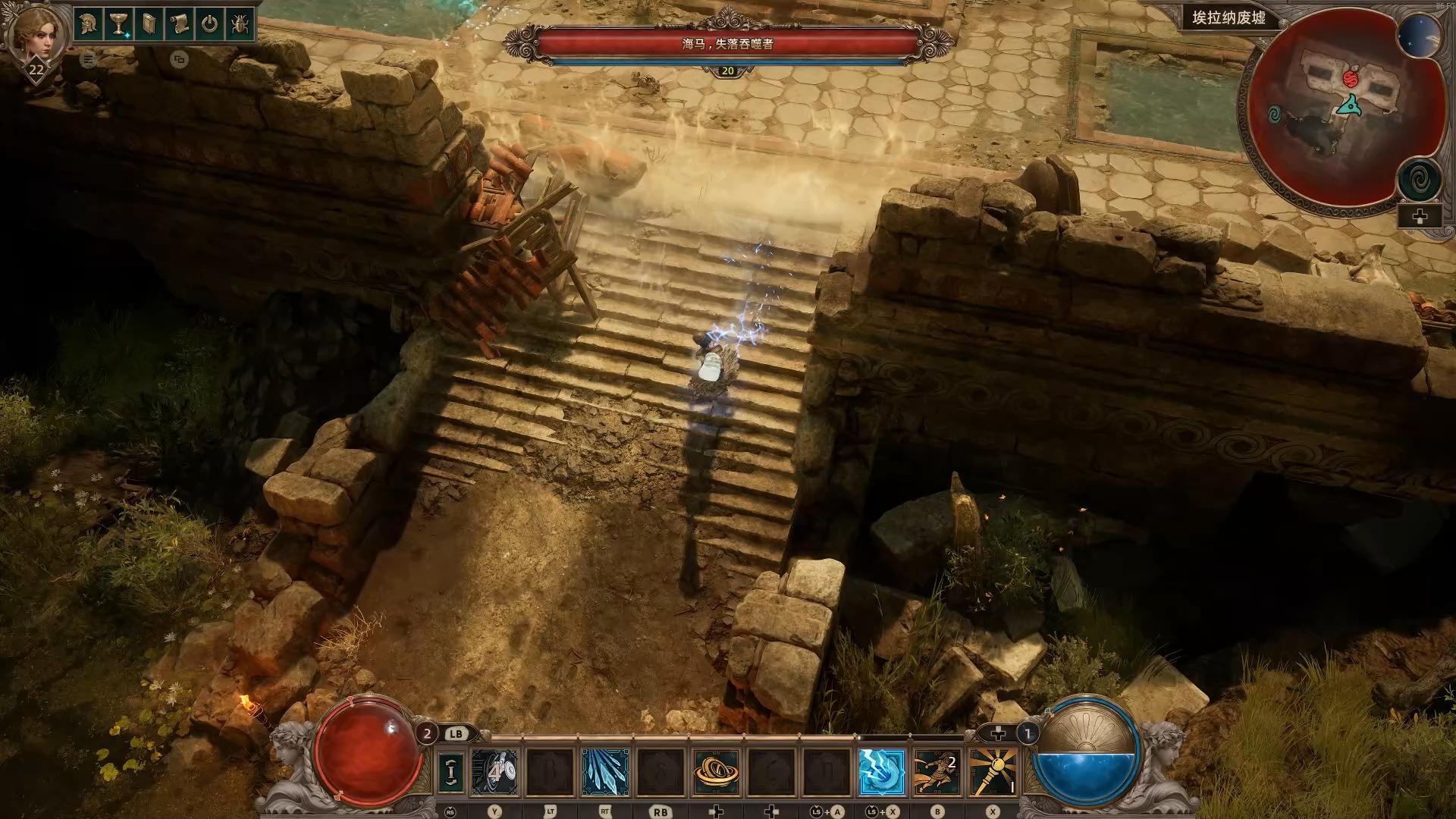Activate the spinning shield skill showing 4
This screenshot has width=1456, height=819.
tap(494, 772)
